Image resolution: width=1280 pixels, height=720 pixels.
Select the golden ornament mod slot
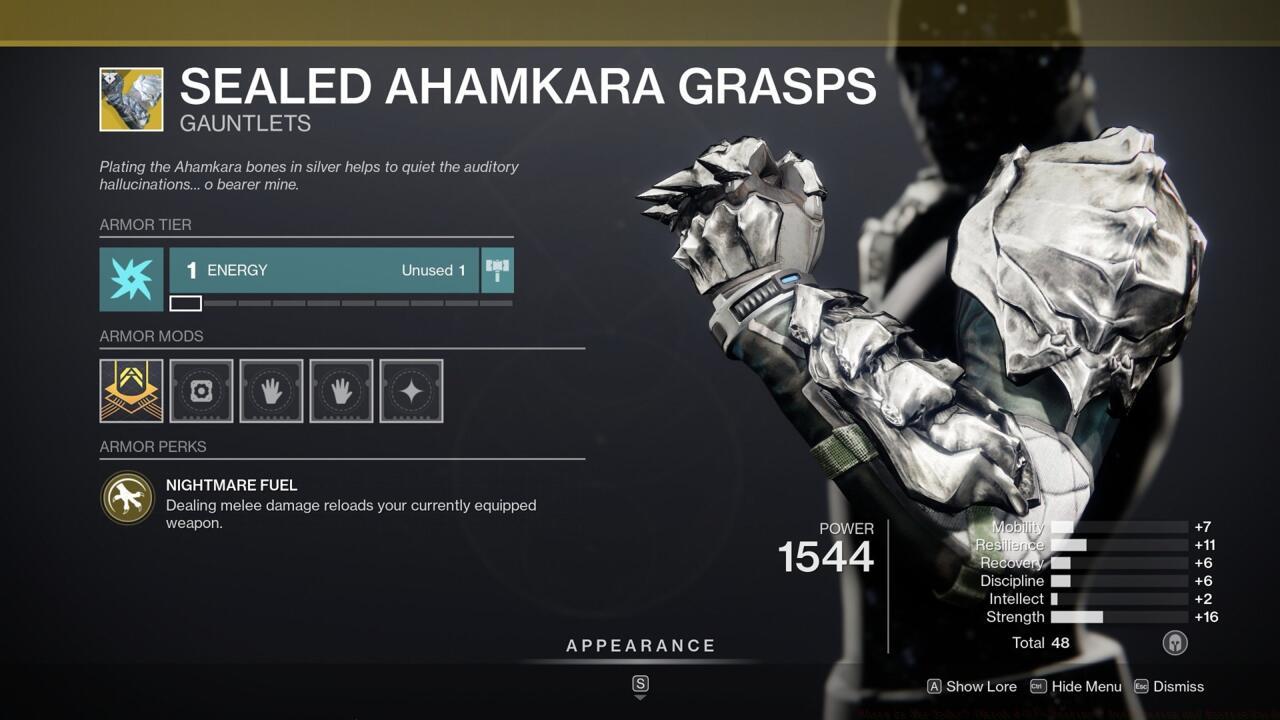[131, 390]
